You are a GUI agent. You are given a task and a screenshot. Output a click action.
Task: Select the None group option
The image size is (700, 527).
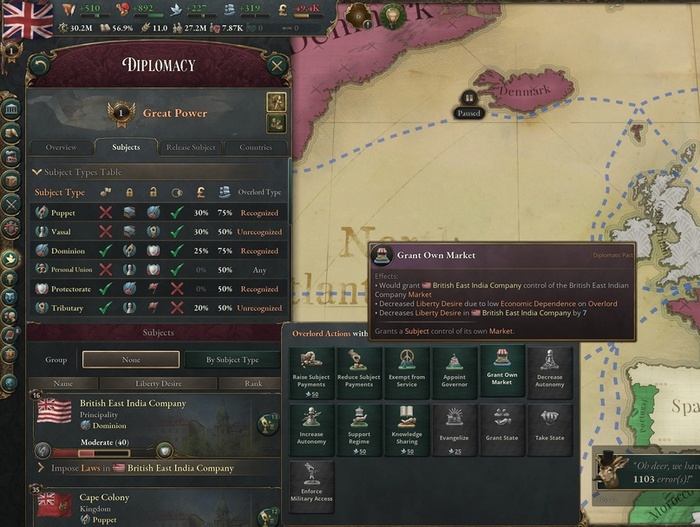[130, 359]
